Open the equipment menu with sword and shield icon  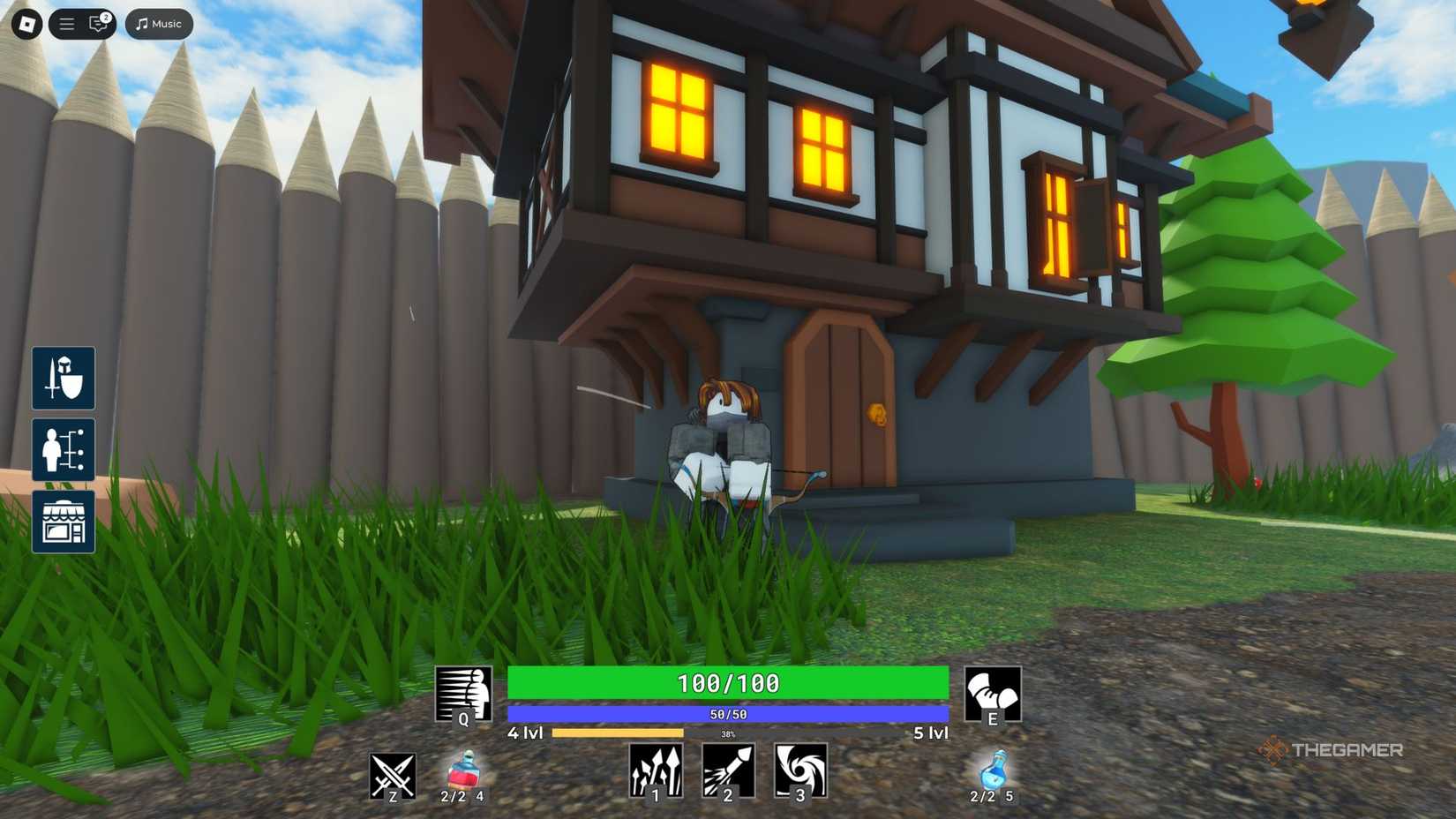[x=63, y=379]
